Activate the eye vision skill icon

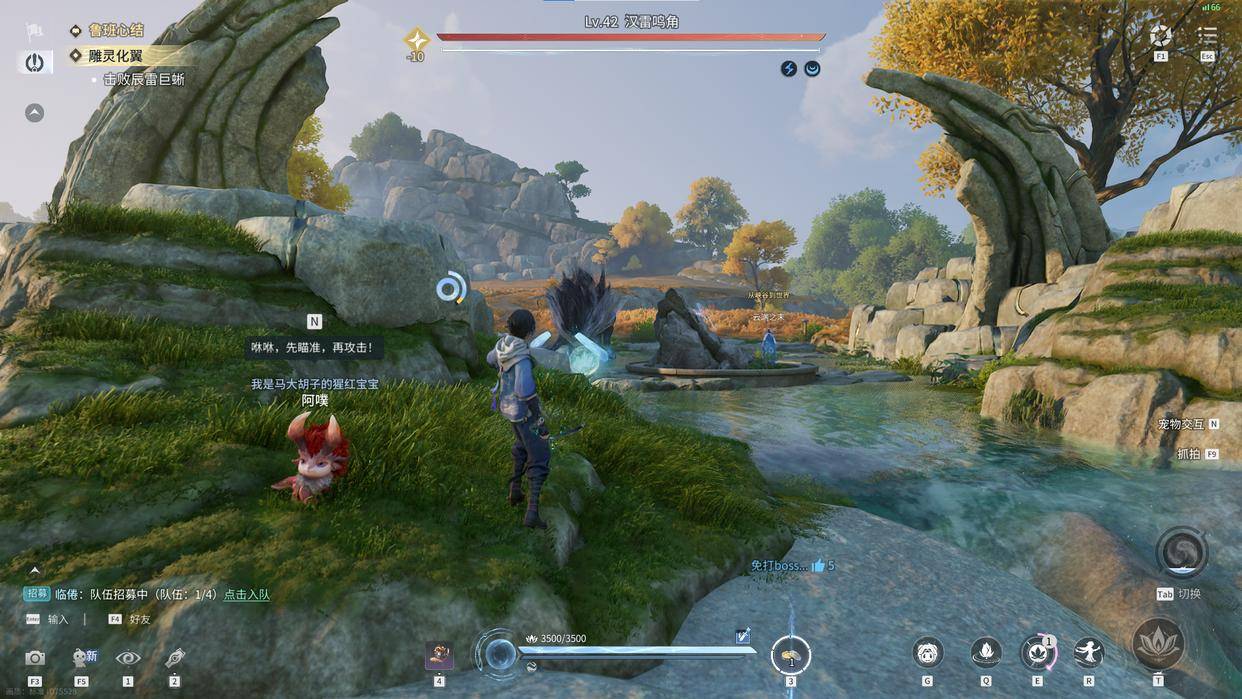click(128, 658)
